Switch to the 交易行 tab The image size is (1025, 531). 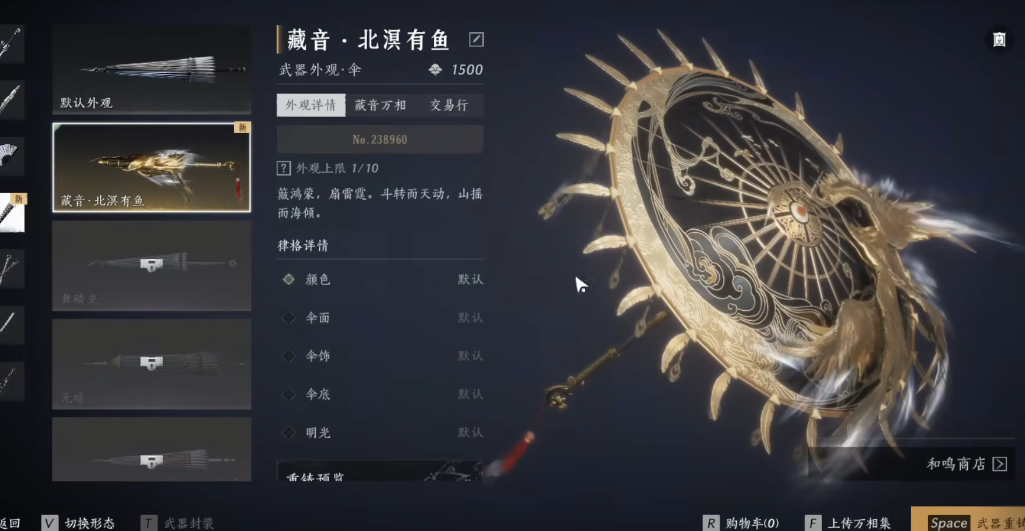coord(449,105)
